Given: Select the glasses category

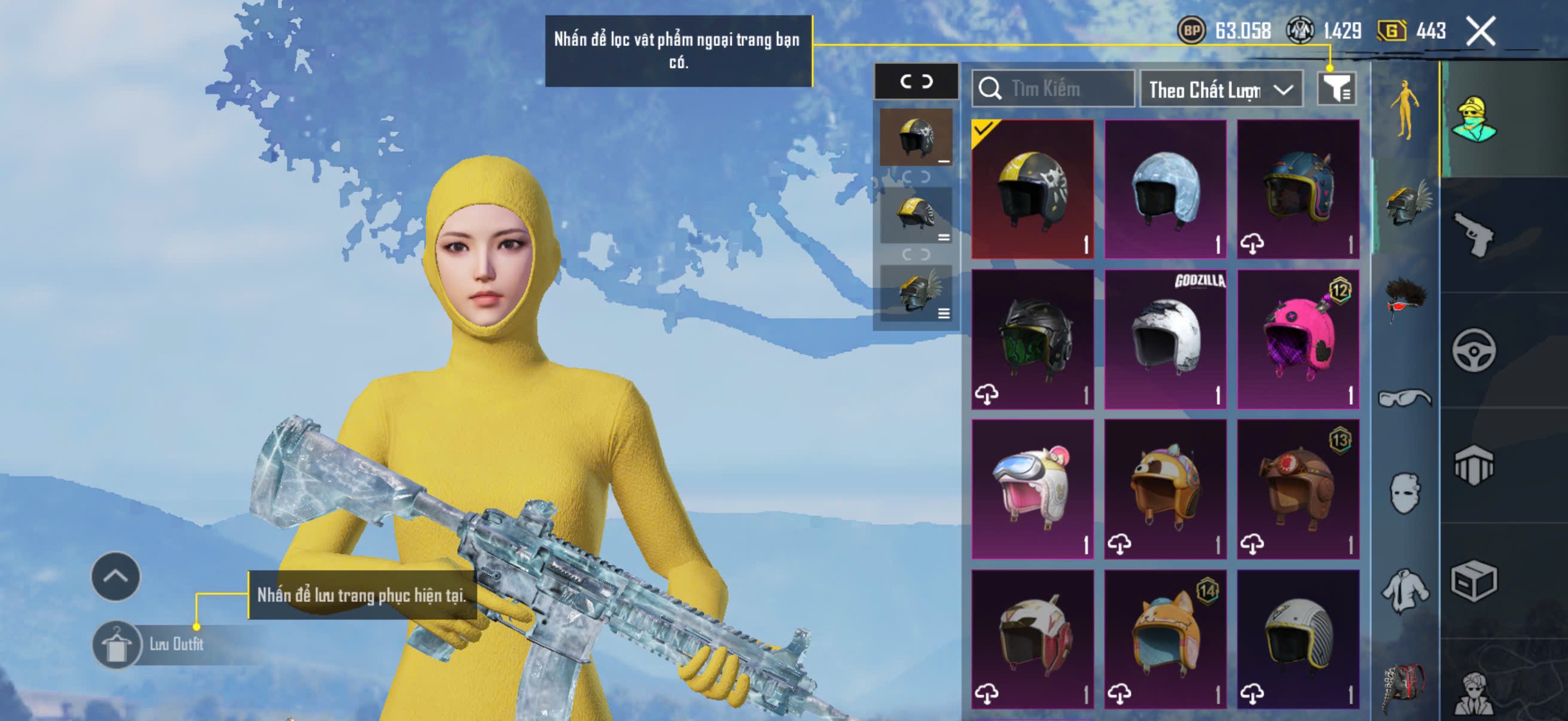Looking at the screenshot, I should [x=1404, y=399].
